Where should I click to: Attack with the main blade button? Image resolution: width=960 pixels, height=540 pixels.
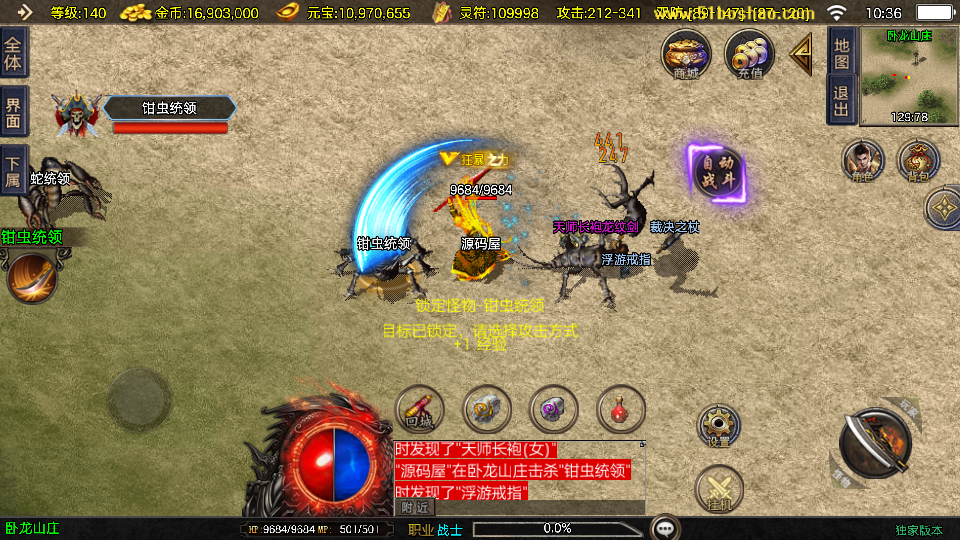pyautogui.click(x=874, y=444)
